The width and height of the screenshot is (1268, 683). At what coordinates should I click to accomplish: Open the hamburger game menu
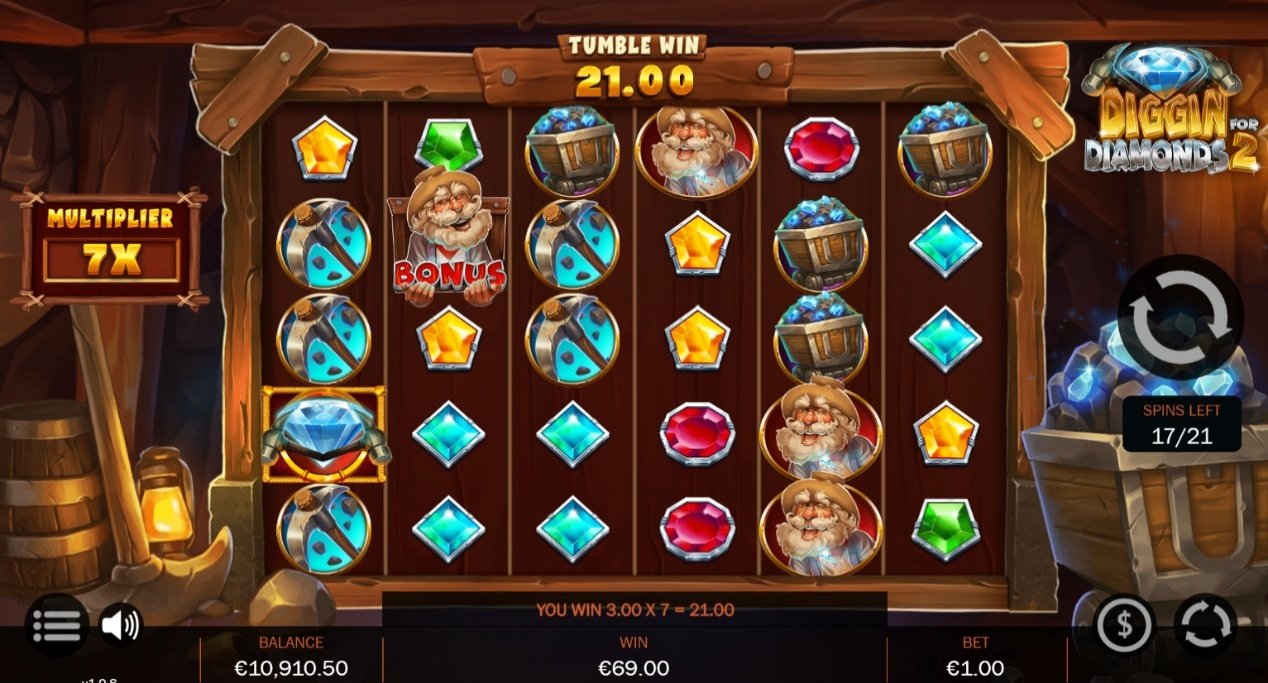tap(56, 625)
